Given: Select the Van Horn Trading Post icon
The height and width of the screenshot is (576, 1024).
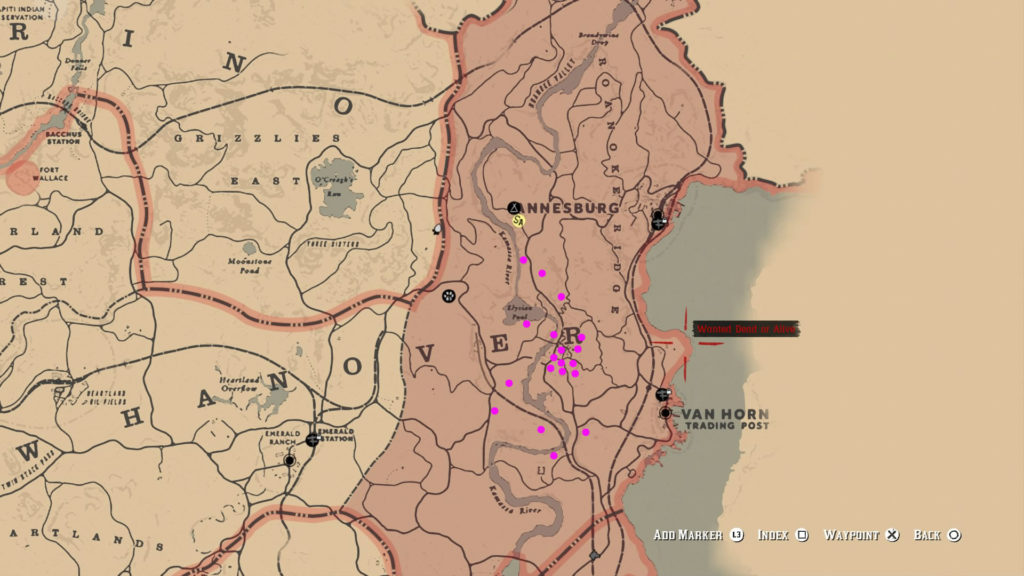Looking at the screenshot, I should click(x=665, y=412).
